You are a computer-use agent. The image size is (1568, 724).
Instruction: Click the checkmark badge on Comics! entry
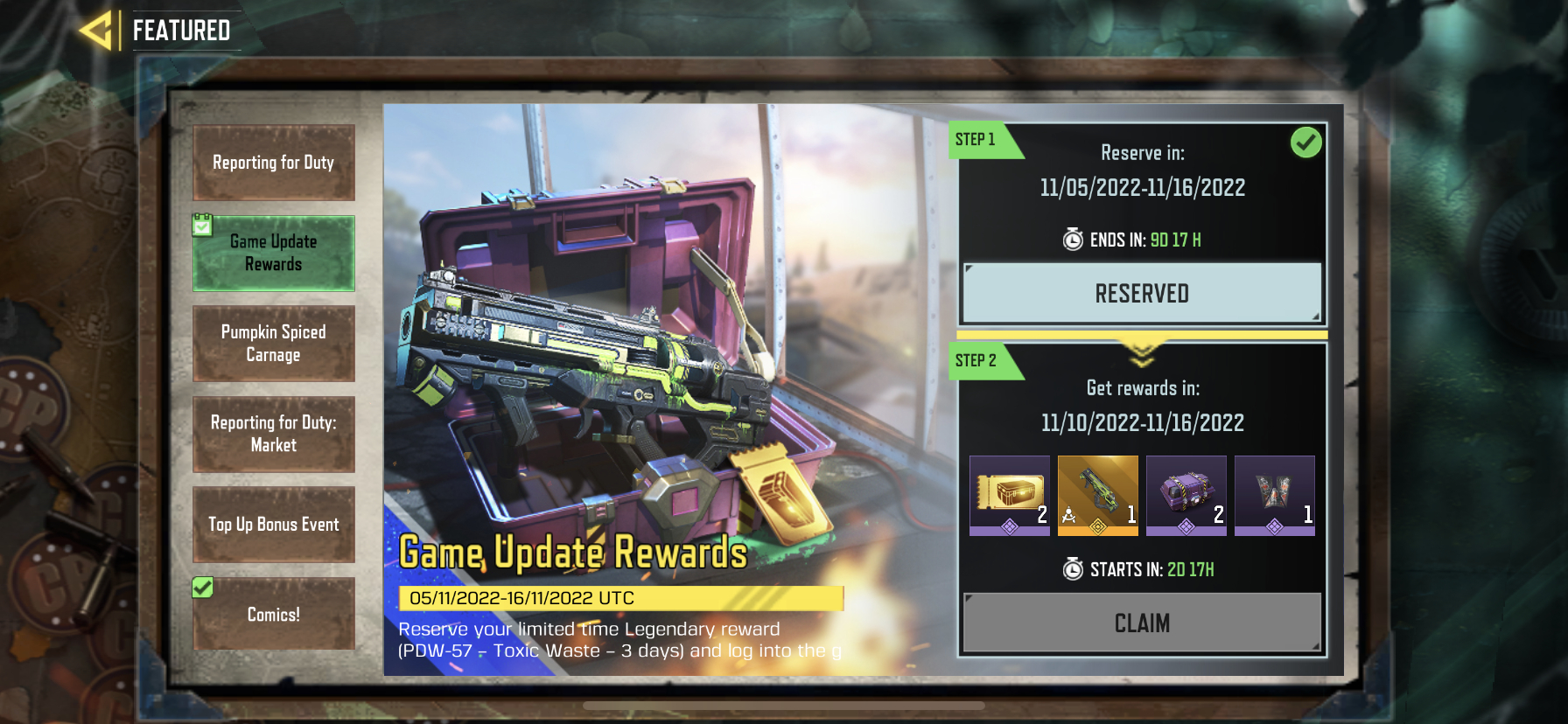click(x=202, y=588)
